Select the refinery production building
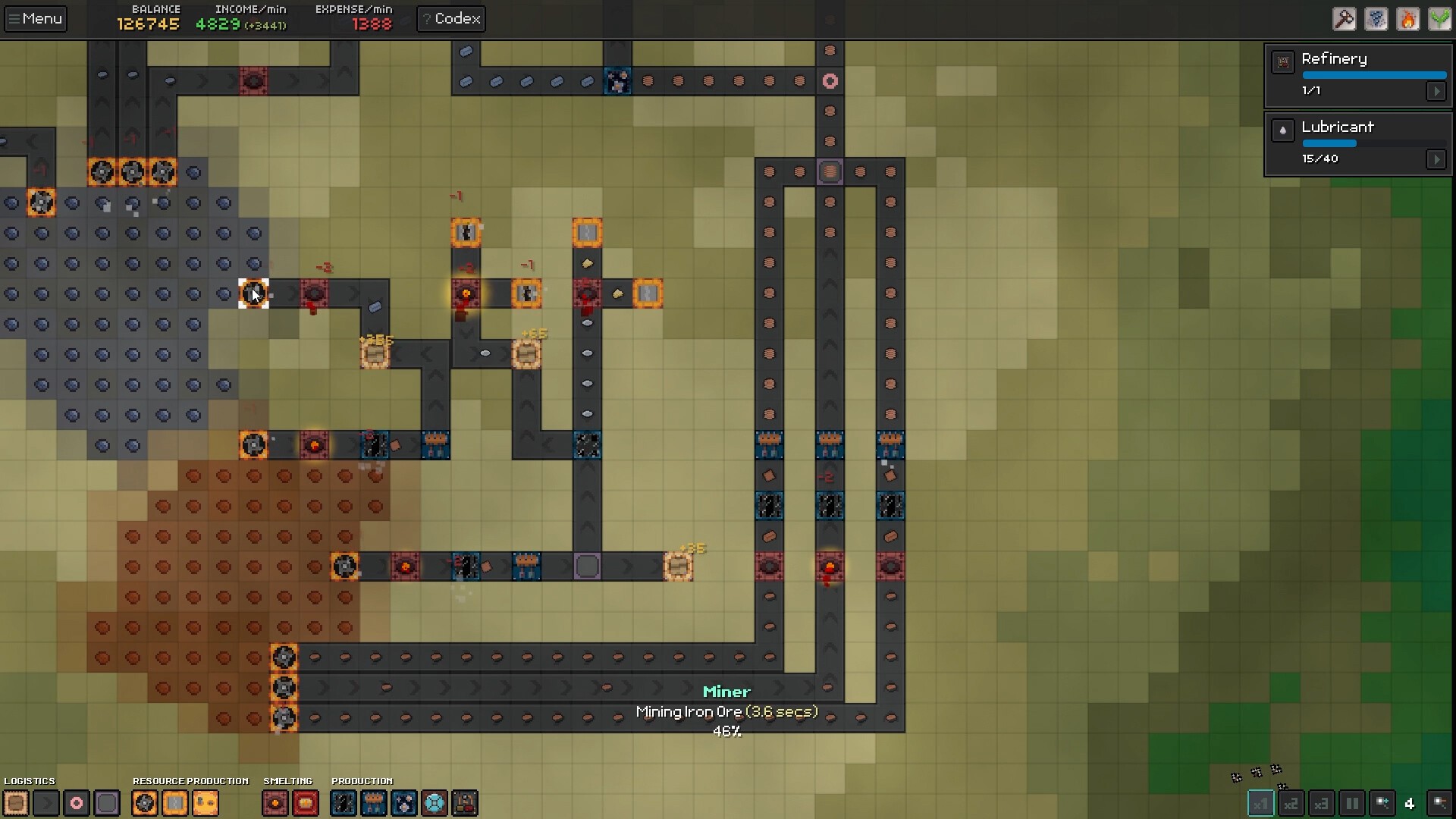 click(x=465, y=803)
